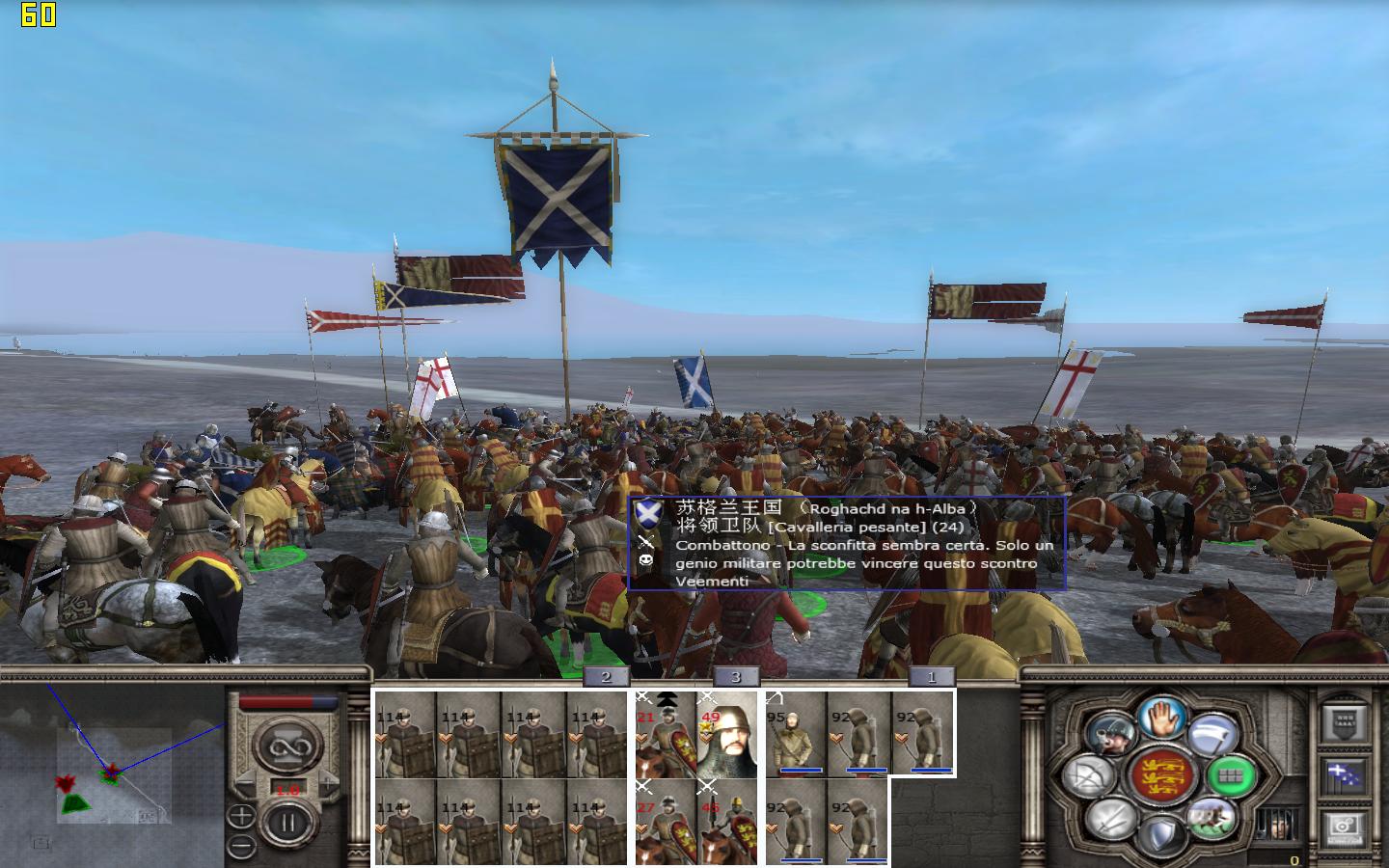Enable unlimited battle time infinity toggle
This screenshot has height=868, width=1389.
click(x=286, y=746)
